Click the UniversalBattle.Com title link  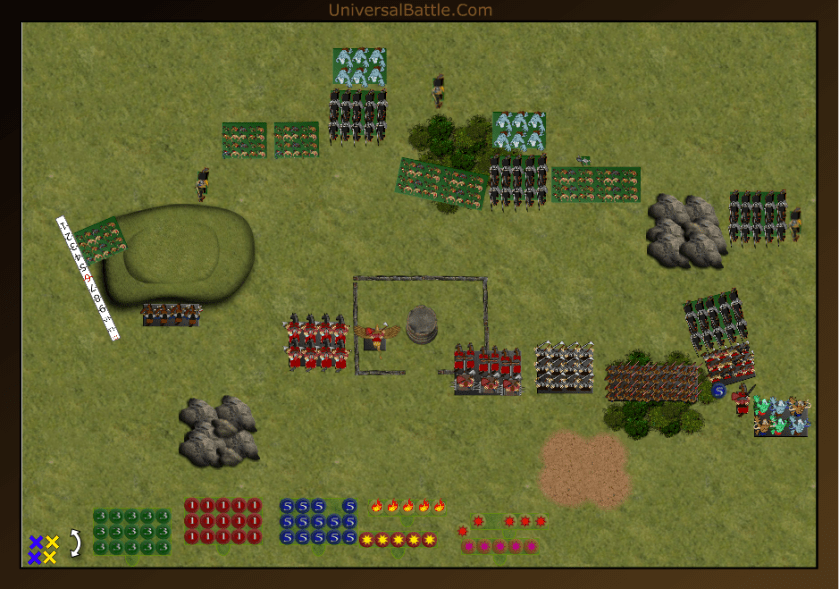point(410,10)
